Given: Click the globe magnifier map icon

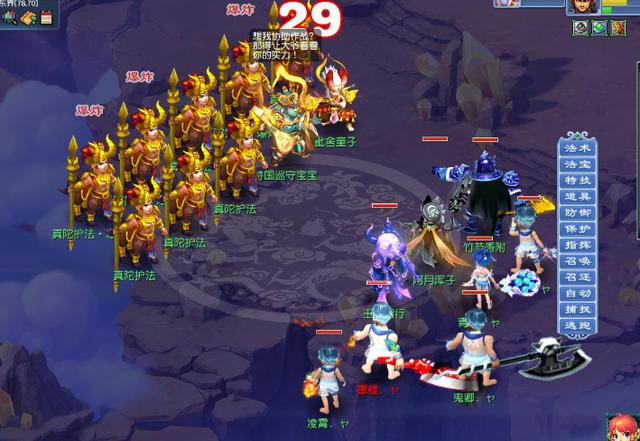Looking at the screenshot, I should [8, 18].
